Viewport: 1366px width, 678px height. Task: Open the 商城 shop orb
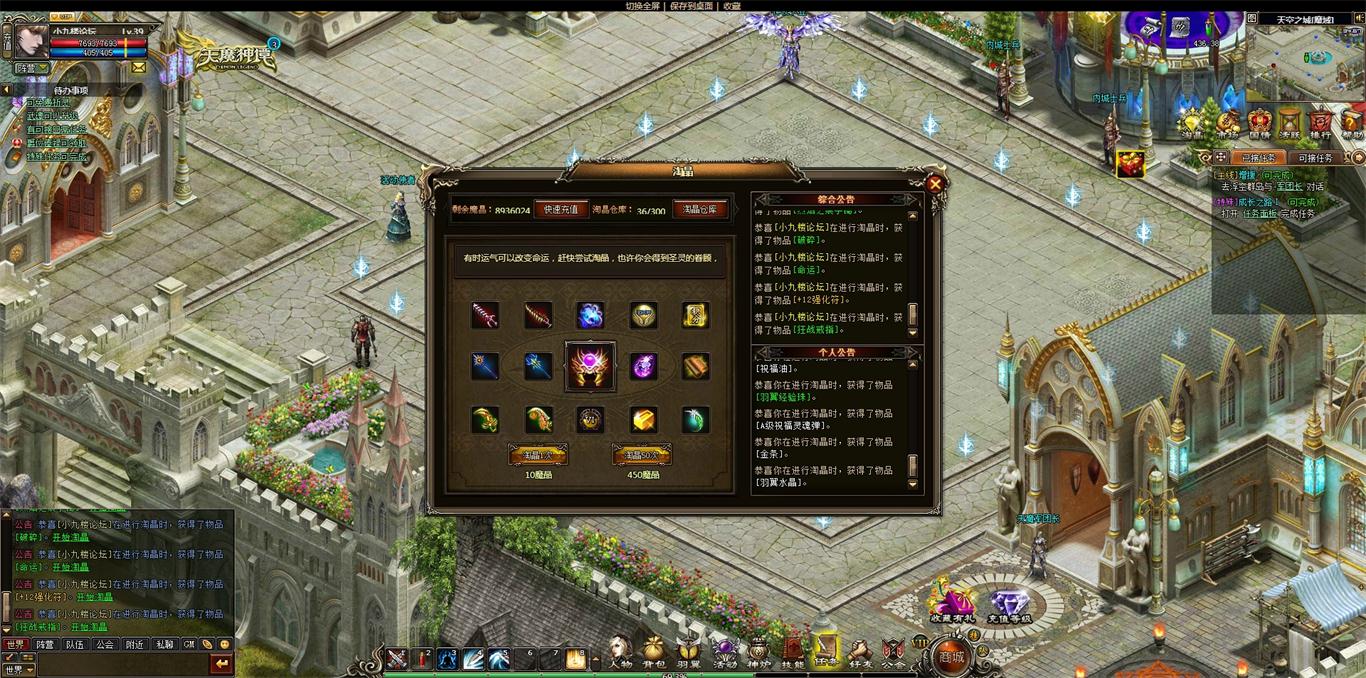(x=951, y=656)
